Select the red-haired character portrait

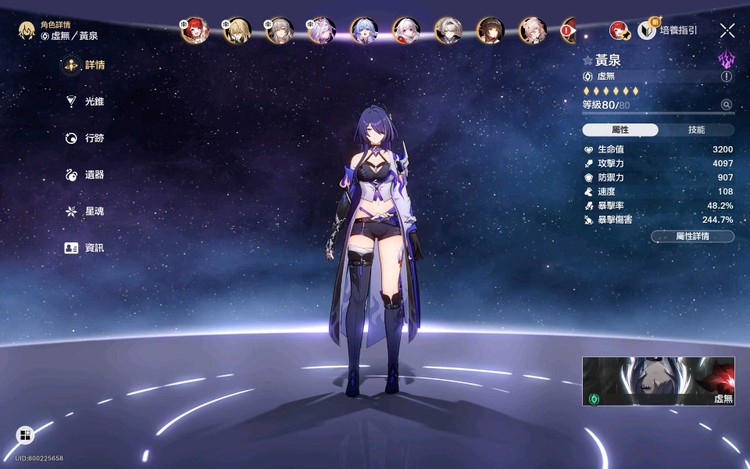(x=193, y=30)
